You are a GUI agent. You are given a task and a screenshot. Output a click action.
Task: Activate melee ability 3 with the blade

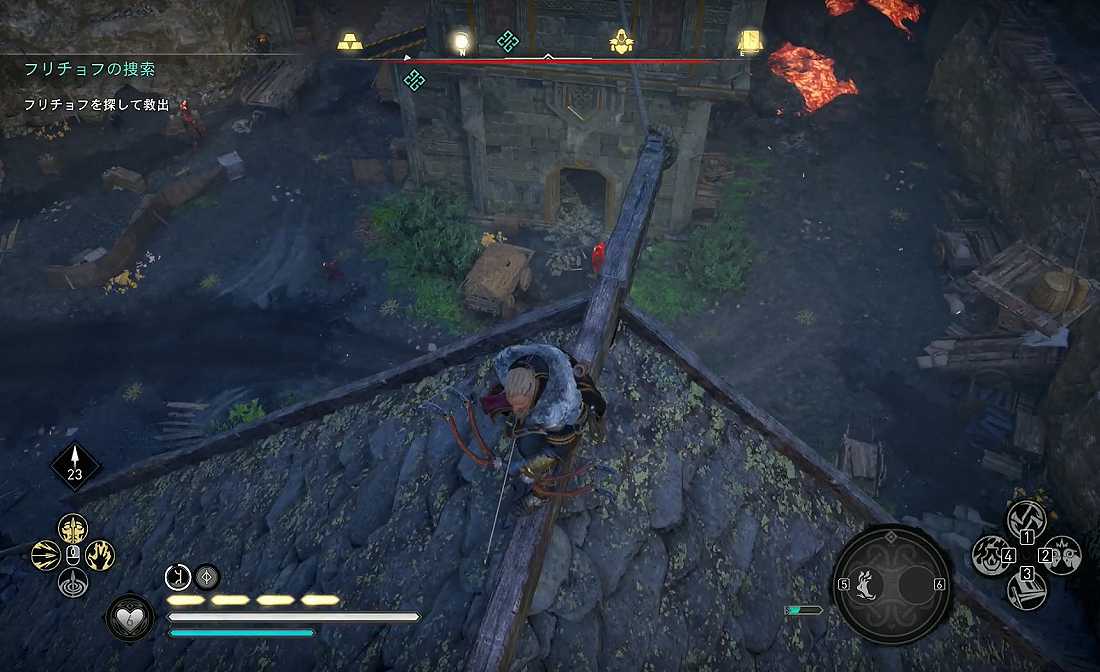pyautogui.click(x=1027, y=590)
